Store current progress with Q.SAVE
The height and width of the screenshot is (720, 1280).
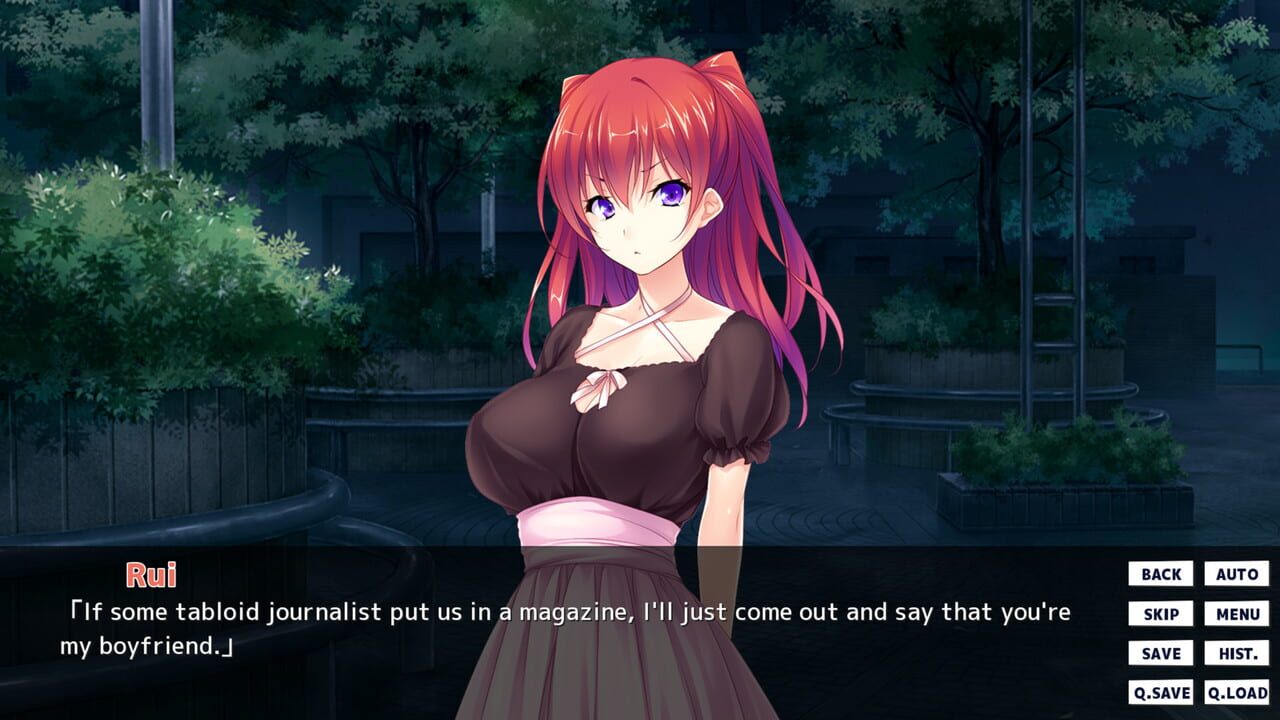(x=1159, y=691)
